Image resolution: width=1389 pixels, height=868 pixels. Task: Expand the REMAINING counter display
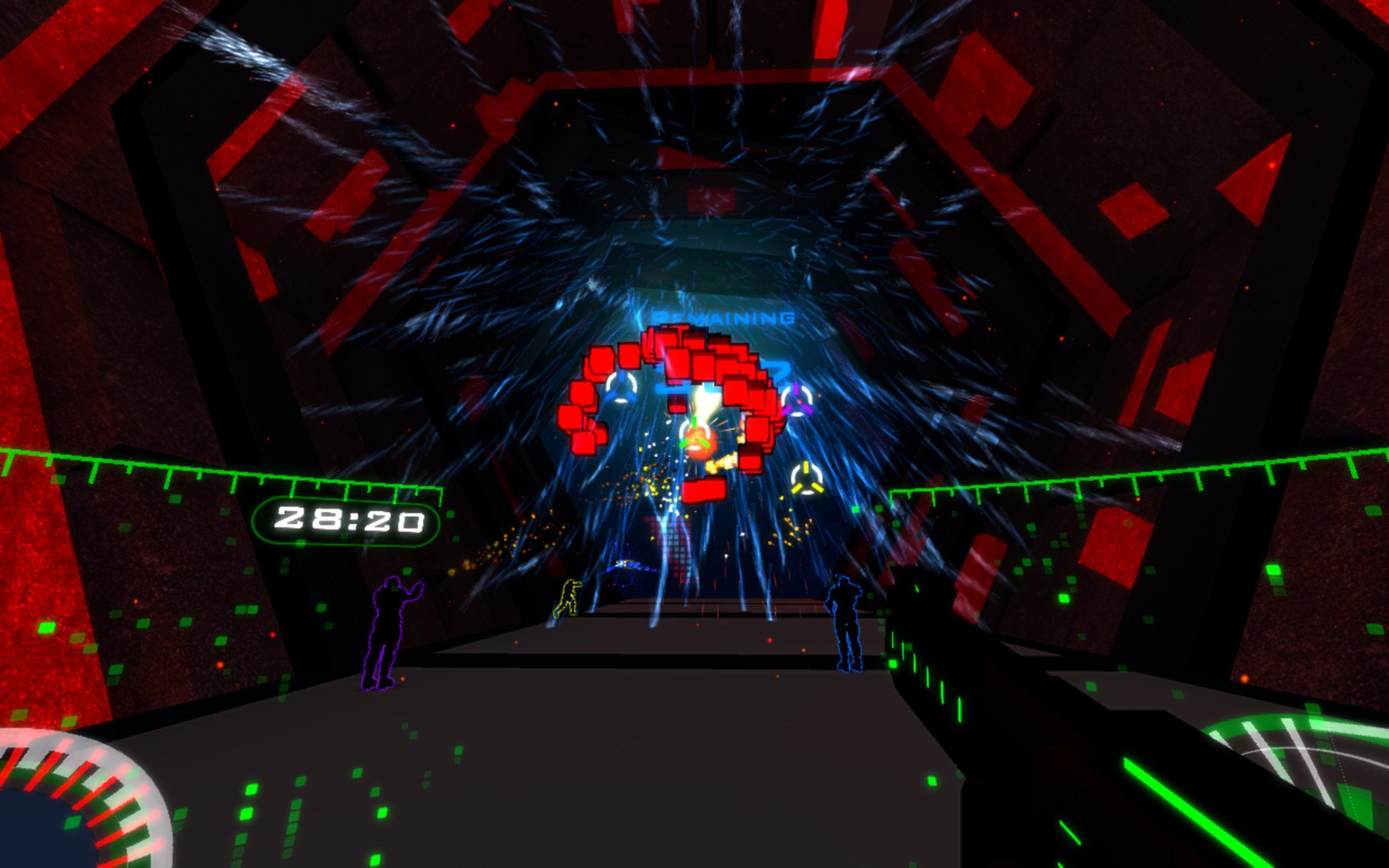723,315
